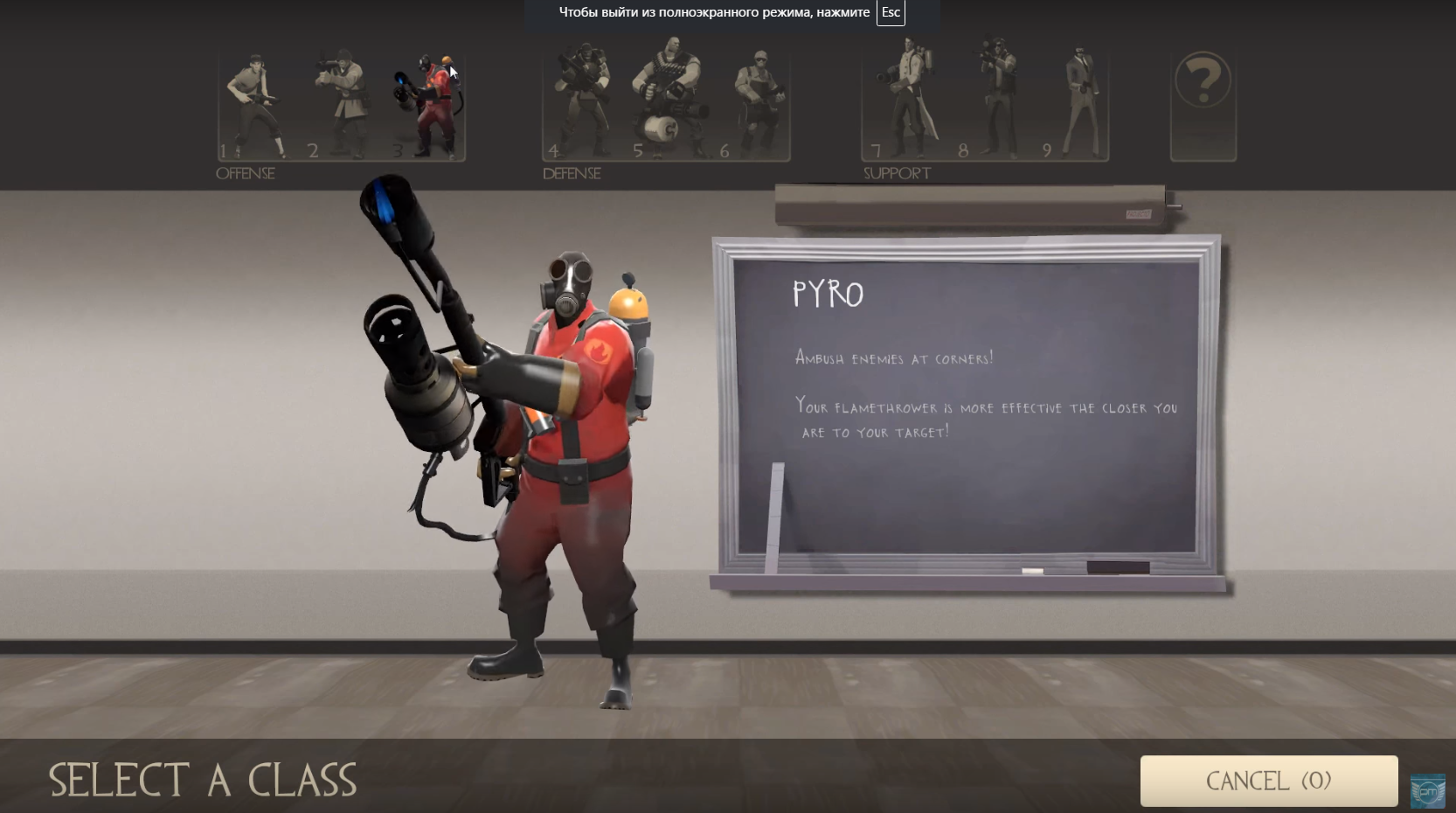Click the PYRO title on the chalkboard
Image resolution: width=1456 pixels, height=813 pixels.
coord(827,295)
